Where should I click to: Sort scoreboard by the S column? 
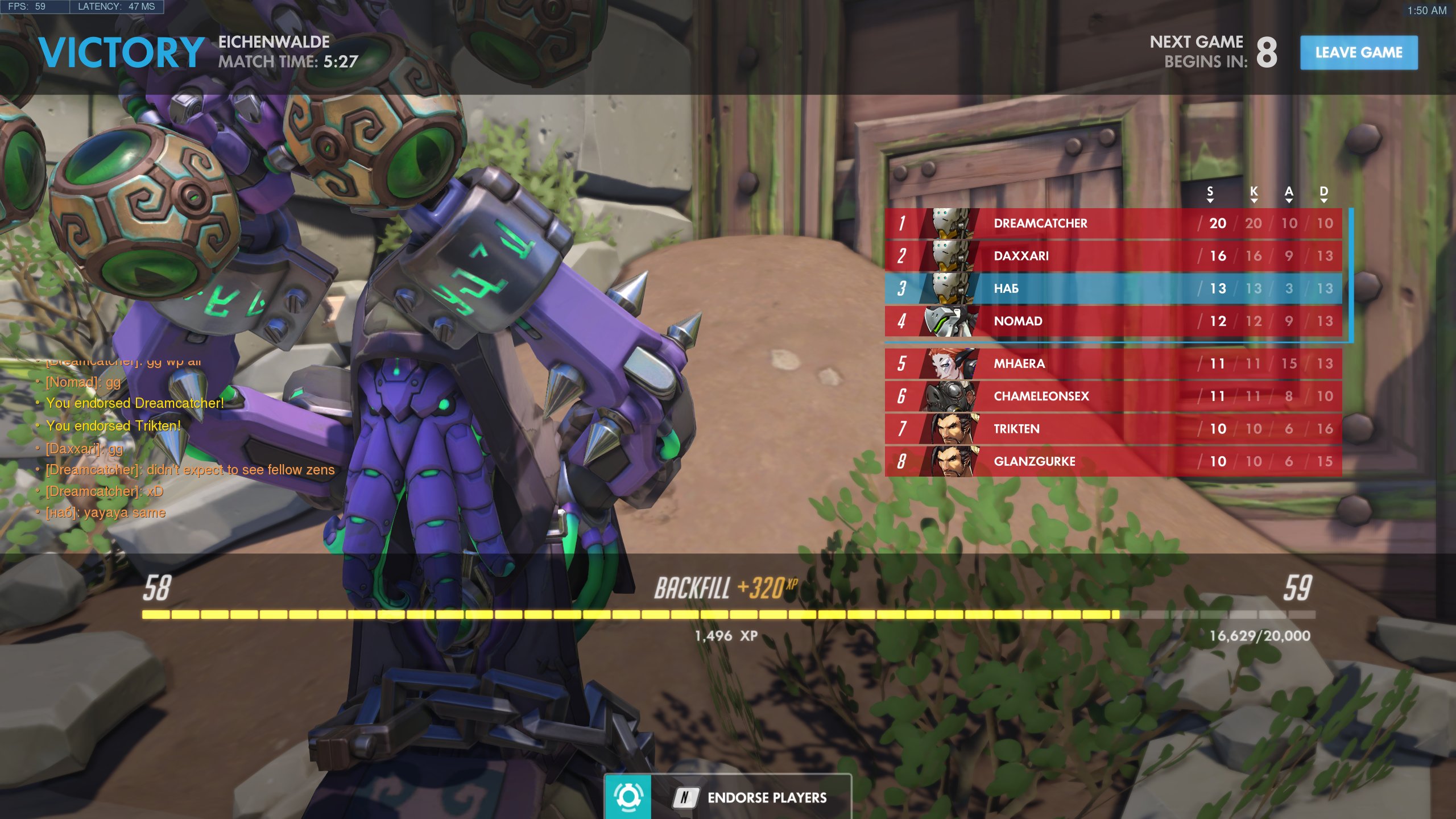(1210, 193)
